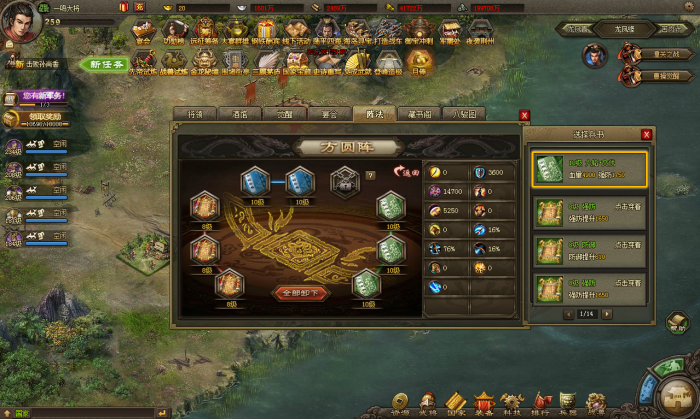Click the 全部卸下 unequip-all button
This screenshot has height=419, width=700.
tap(299, 293)
